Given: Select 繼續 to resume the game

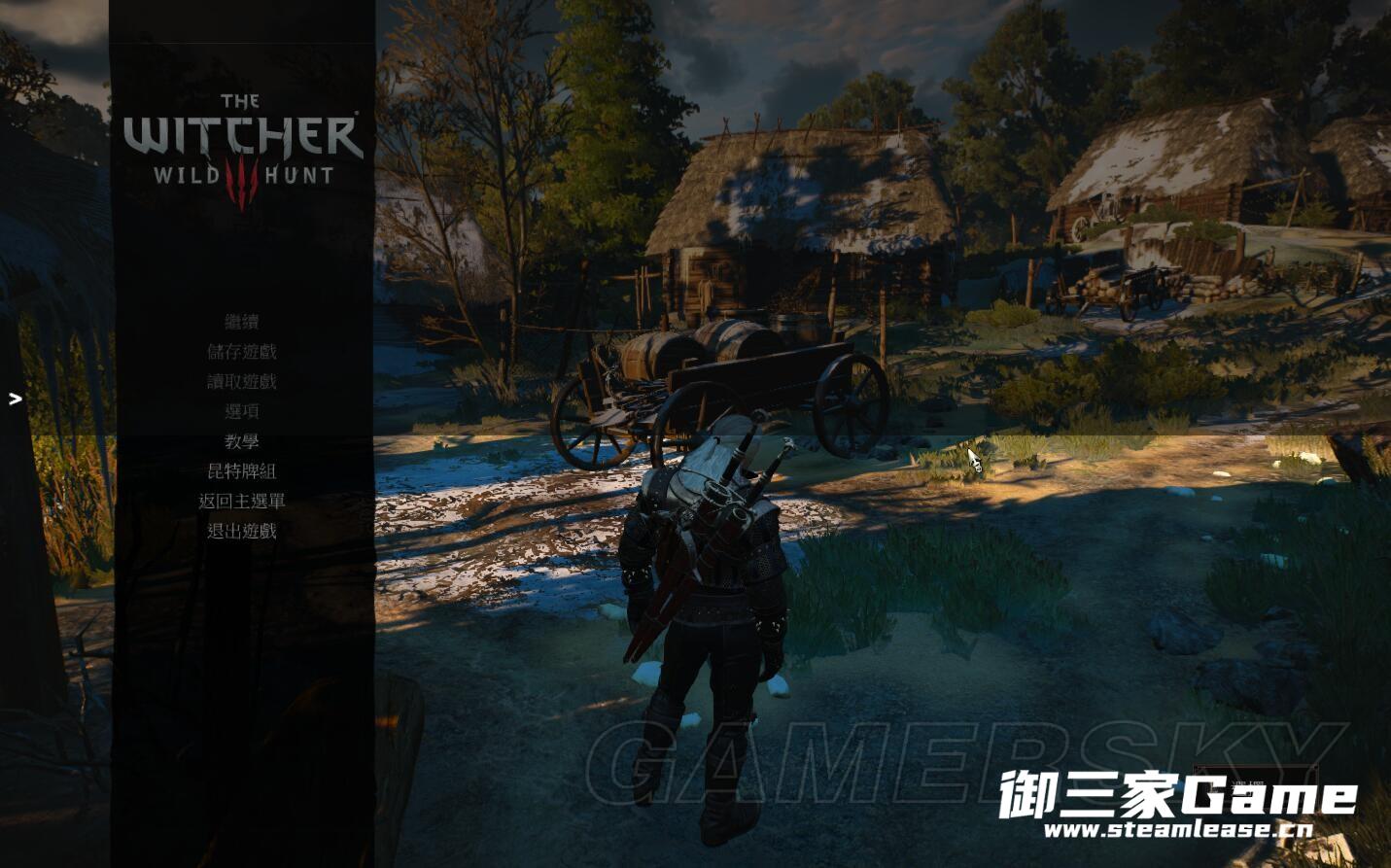Looking at the screenshot, I should tap(242, 322).
